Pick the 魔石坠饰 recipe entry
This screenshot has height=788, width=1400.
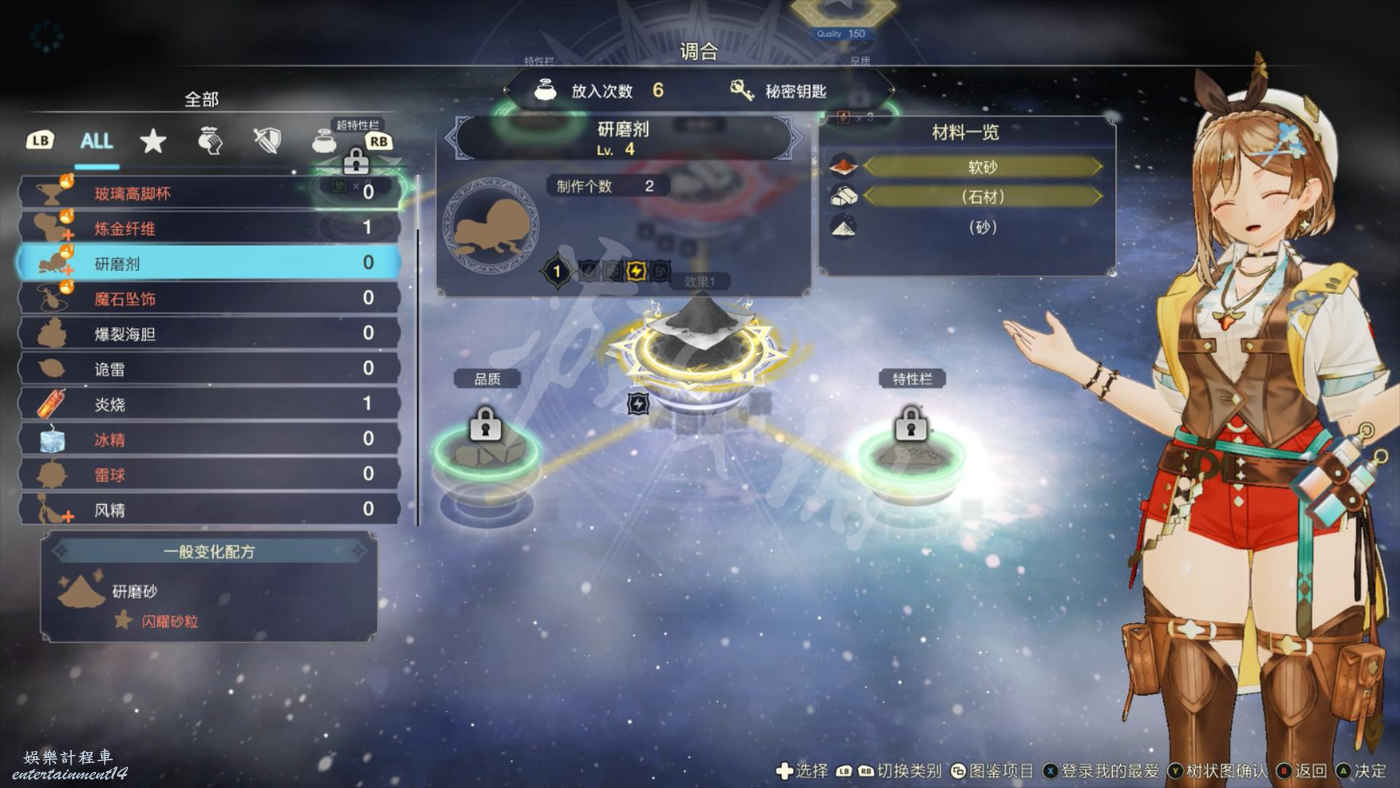(210, 298)
